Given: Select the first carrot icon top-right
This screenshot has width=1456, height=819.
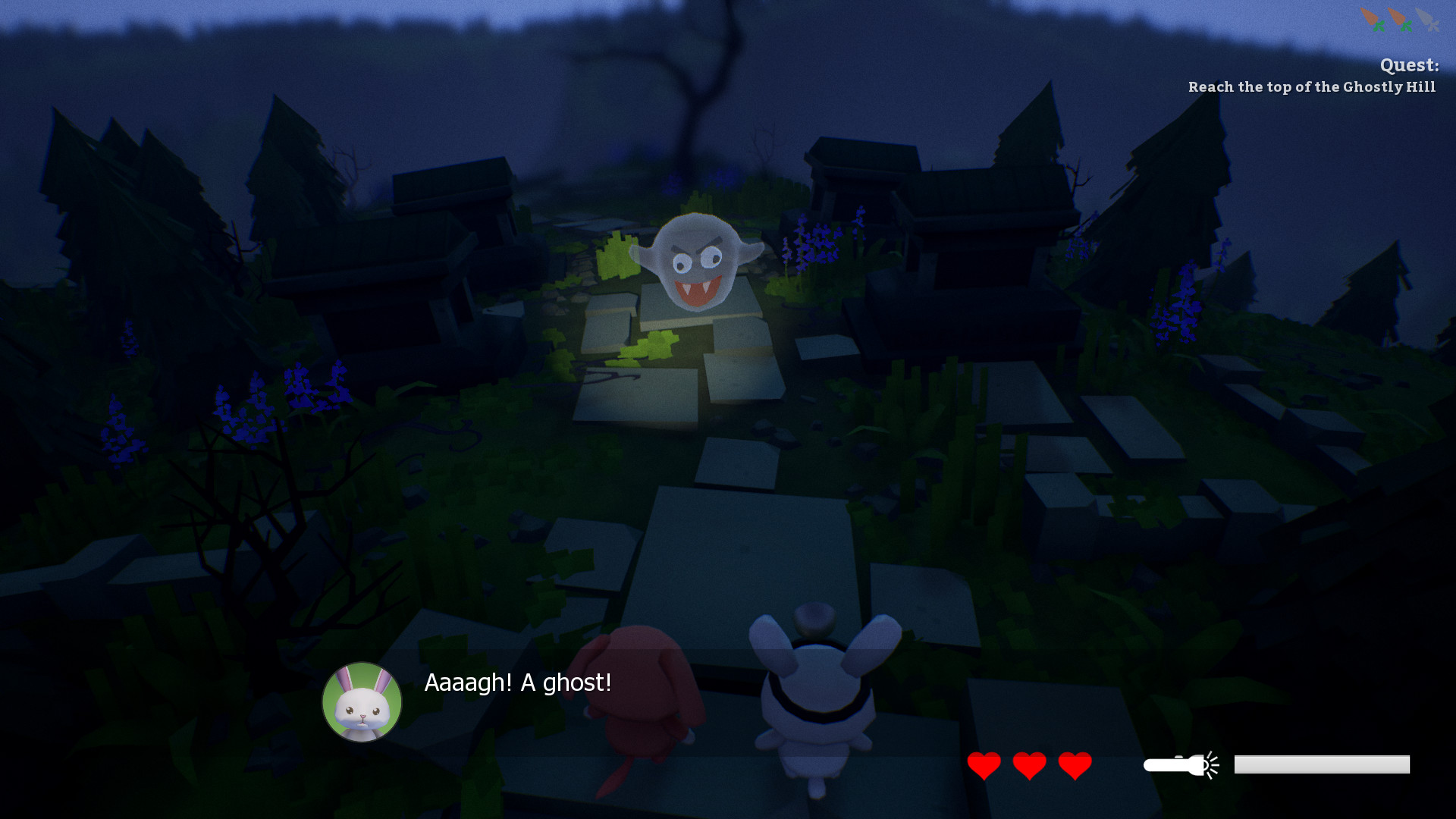Looking at the screenshot, I should click(1369, 17).
